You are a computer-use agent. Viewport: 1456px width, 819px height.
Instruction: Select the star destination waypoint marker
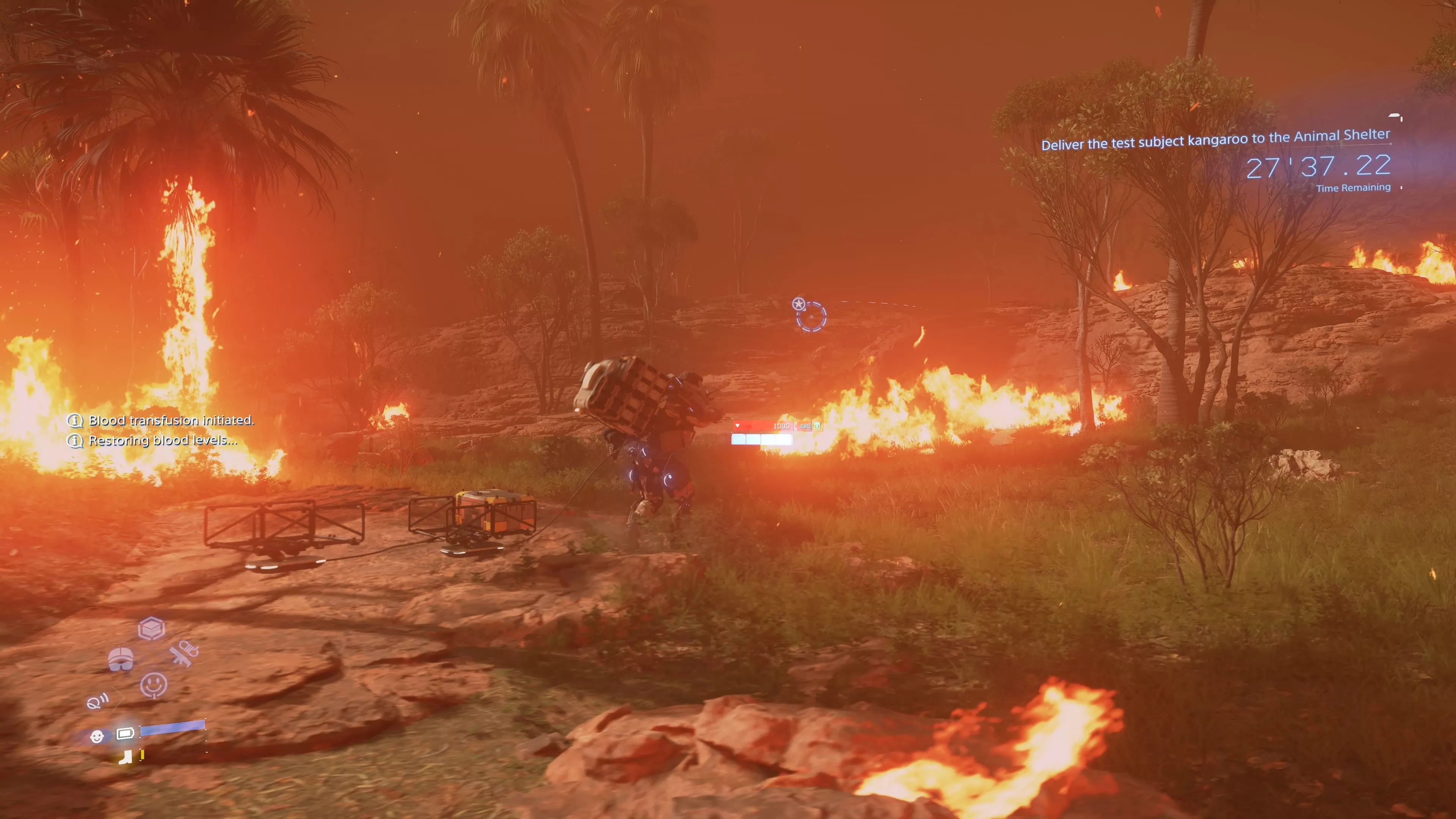coord(798,304)
